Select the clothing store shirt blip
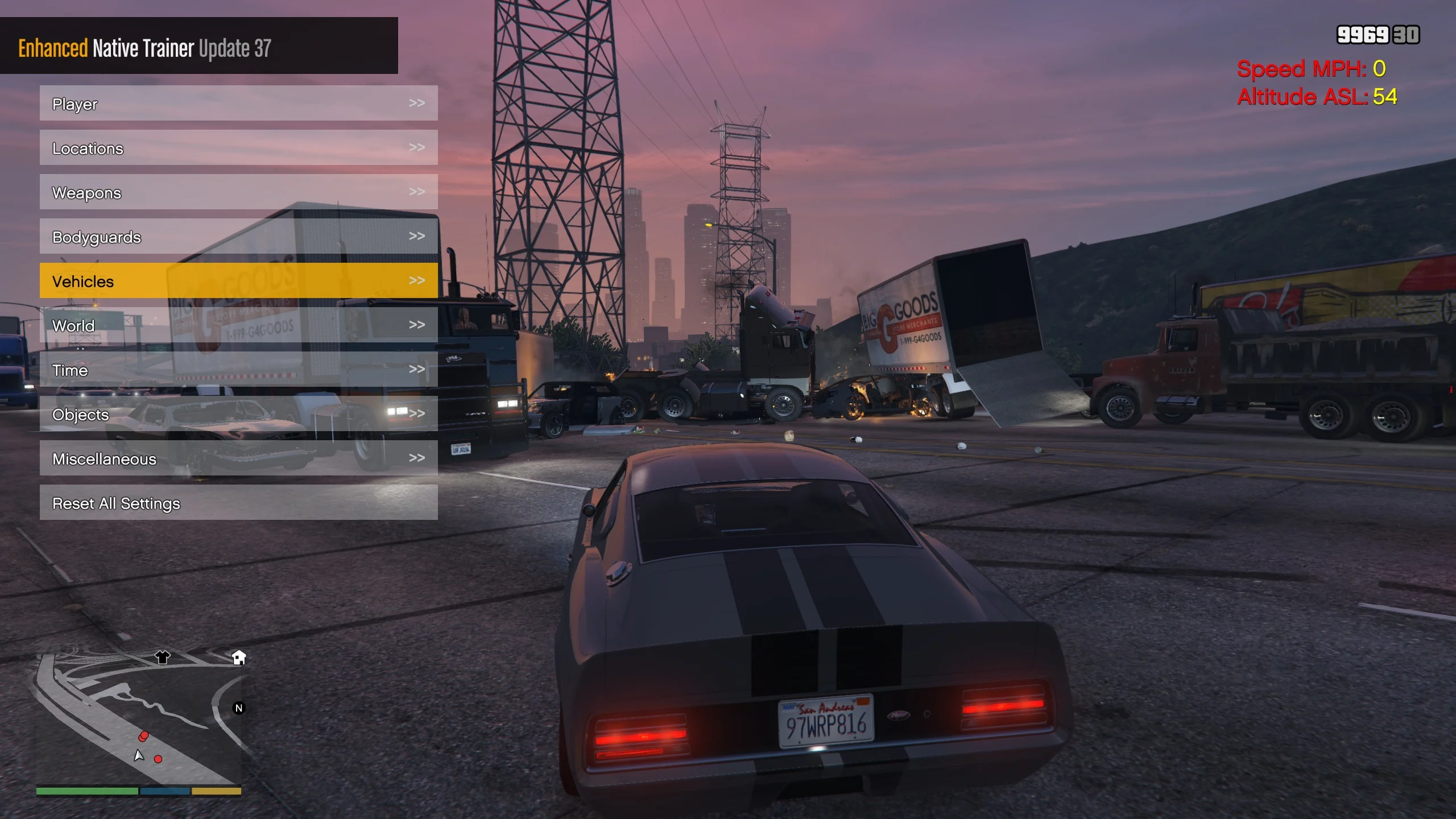The height and width of the screenshot is (819, 1456). (163, 657)
